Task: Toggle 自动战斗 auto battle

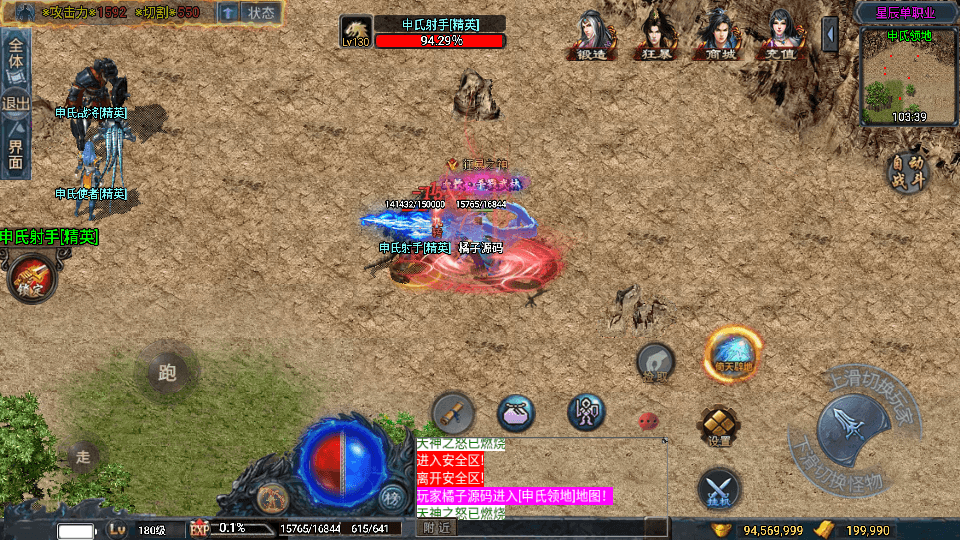Action: tap(908, 172)
